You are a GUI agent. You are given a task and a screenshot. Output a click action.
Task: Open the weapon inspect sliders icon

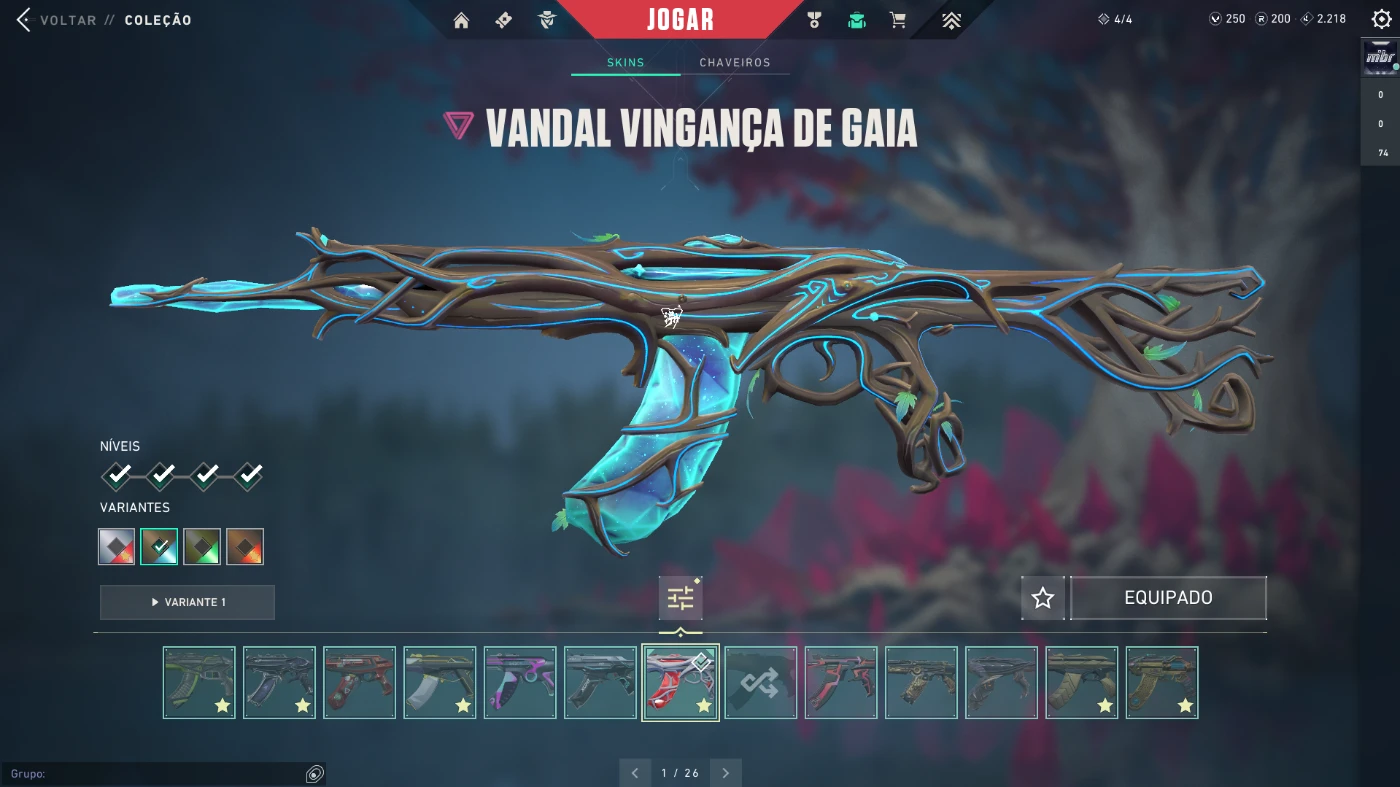pyautogui.click(x=680, y=597)
